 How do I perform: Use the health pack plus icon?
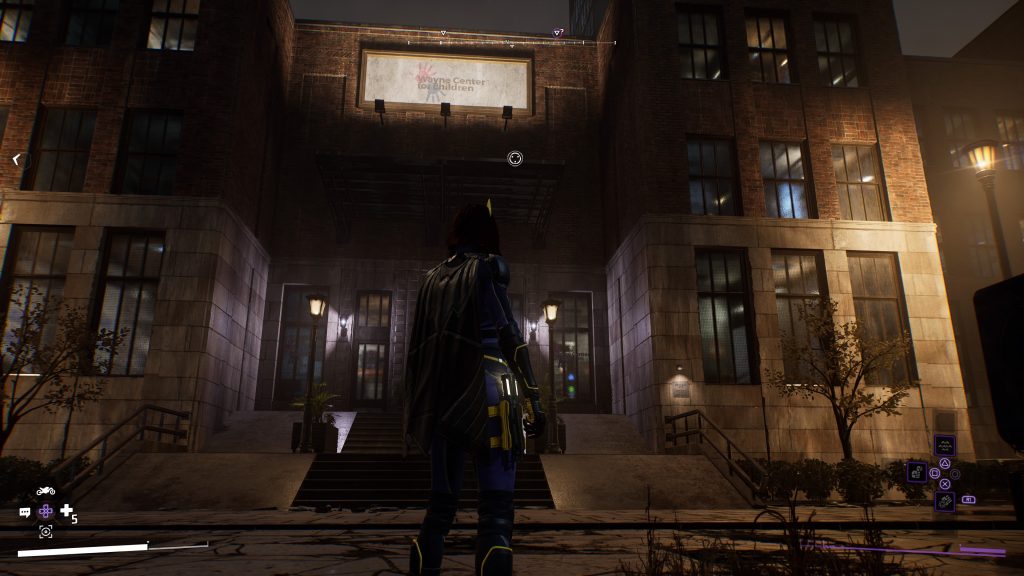pyautogui.click(x=67, y=511)
